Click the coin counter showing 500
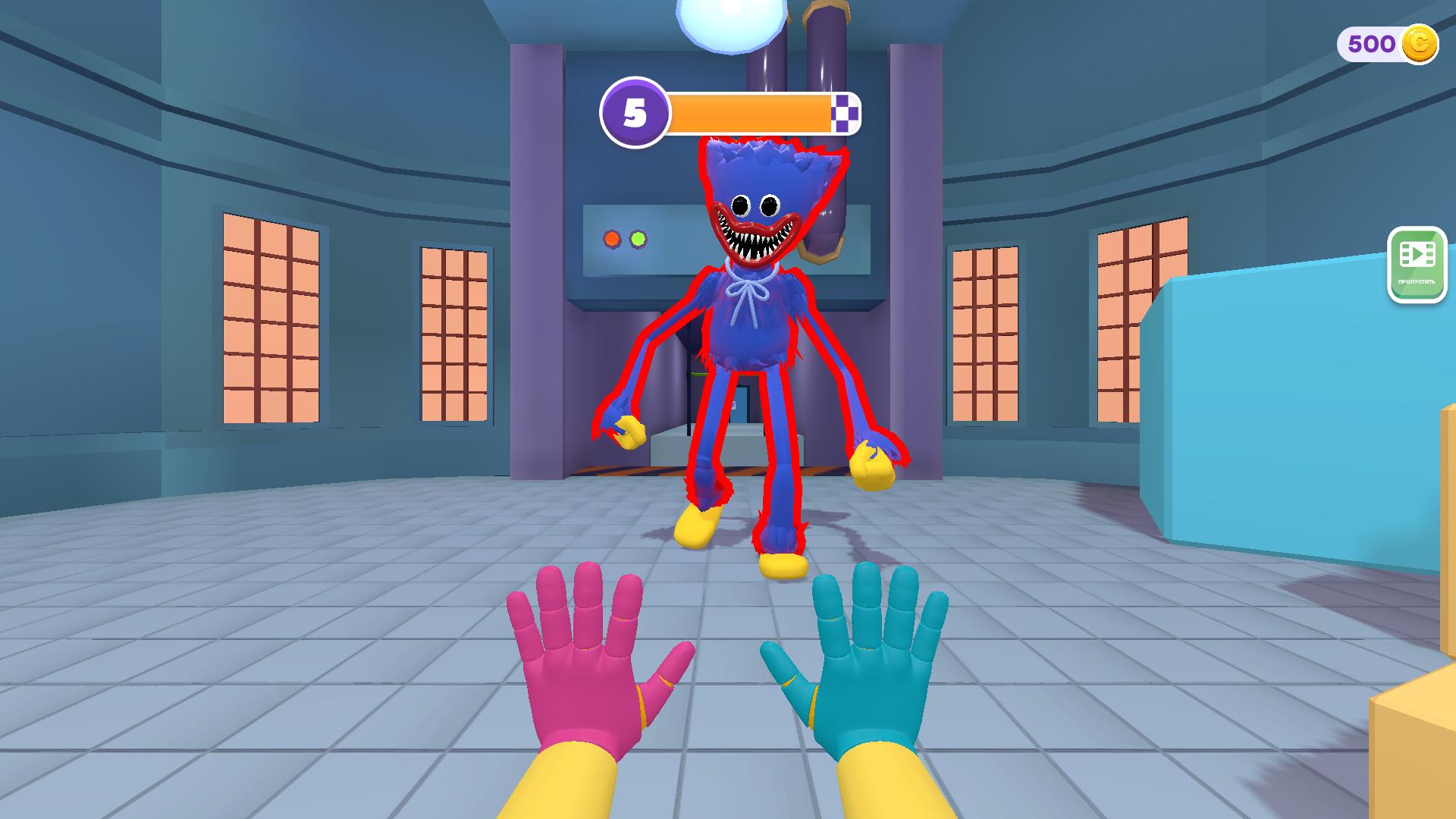1456x819 pixels. pos(1373,44)
